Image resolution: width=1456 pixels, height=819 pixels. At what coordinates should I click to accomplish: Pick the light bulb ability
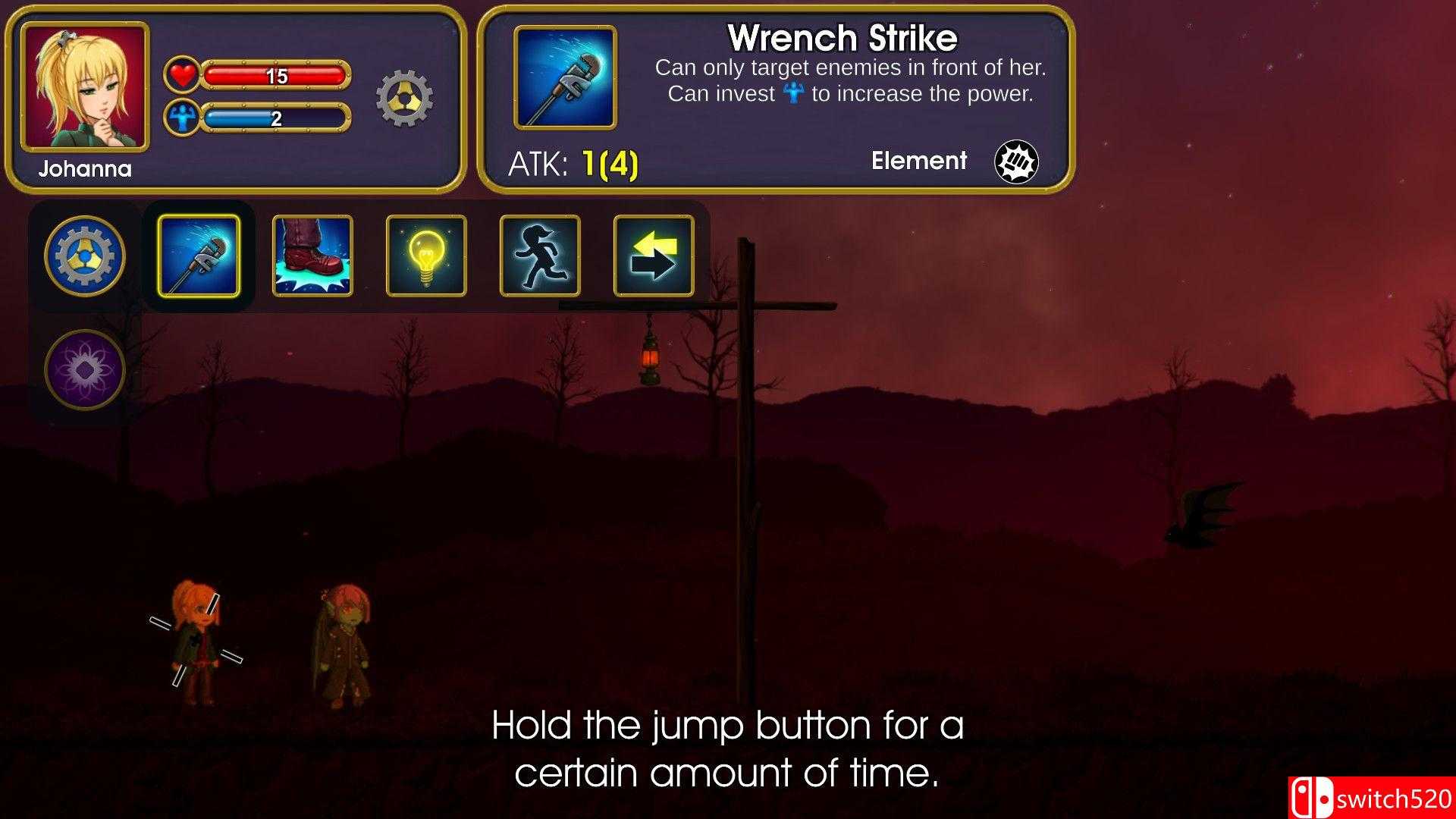pos(425,256)
